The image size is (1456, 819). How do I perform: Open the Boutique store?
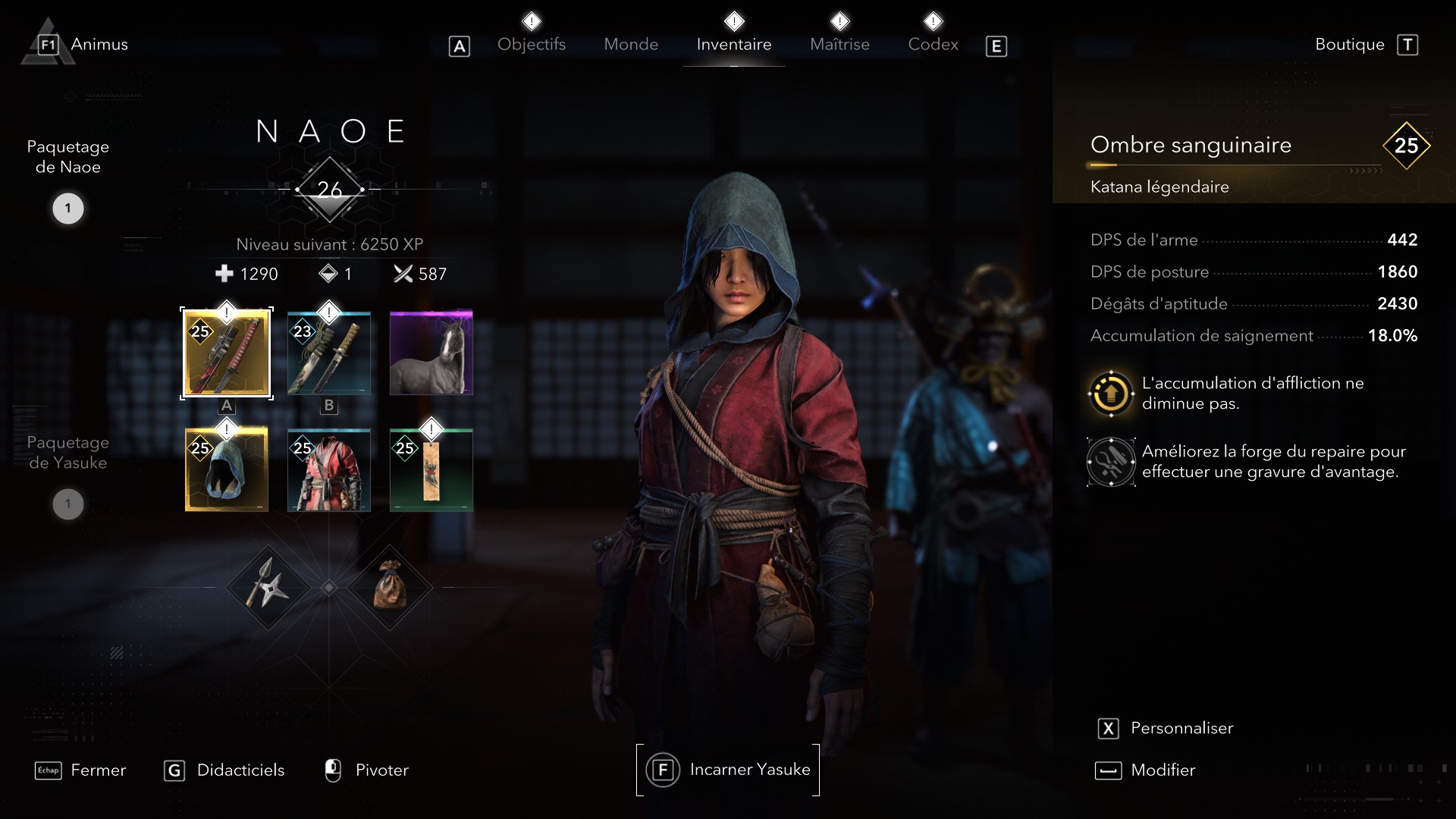click(x=1350, y=45)
